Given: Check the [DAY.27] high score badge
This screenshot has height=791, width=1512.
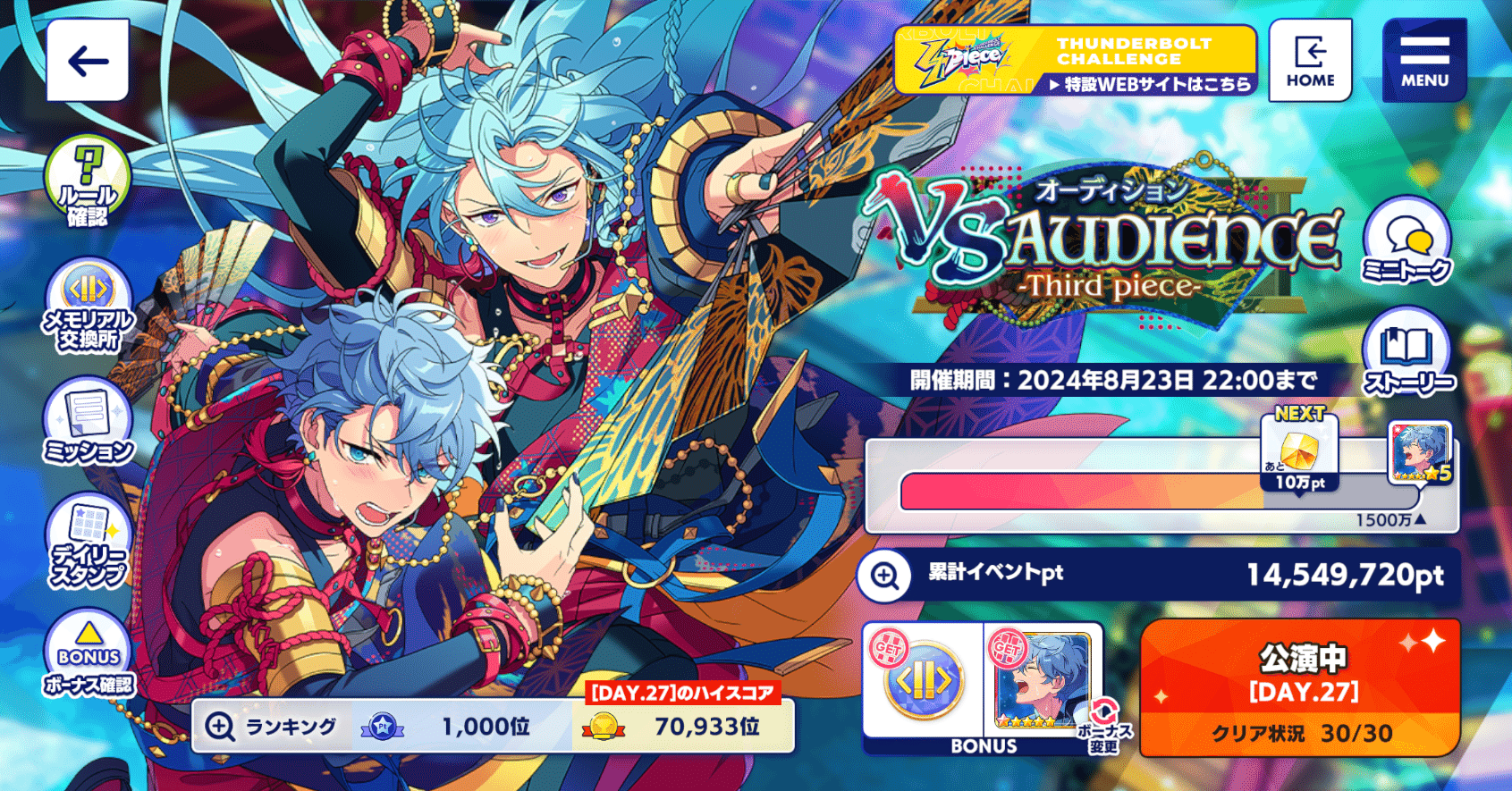Looking at the screenshot, I should click(x=683, y=692).
